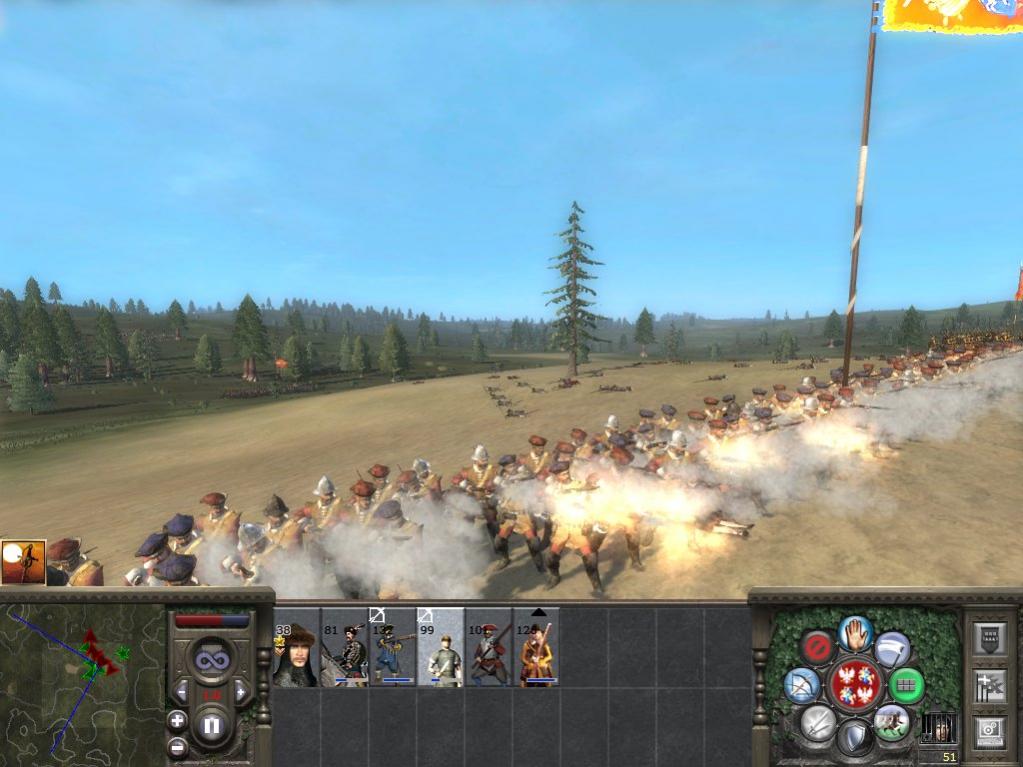1023x767 pixels.
Task: Zoom in the minimap with plus button
Action: pos(177,720)
